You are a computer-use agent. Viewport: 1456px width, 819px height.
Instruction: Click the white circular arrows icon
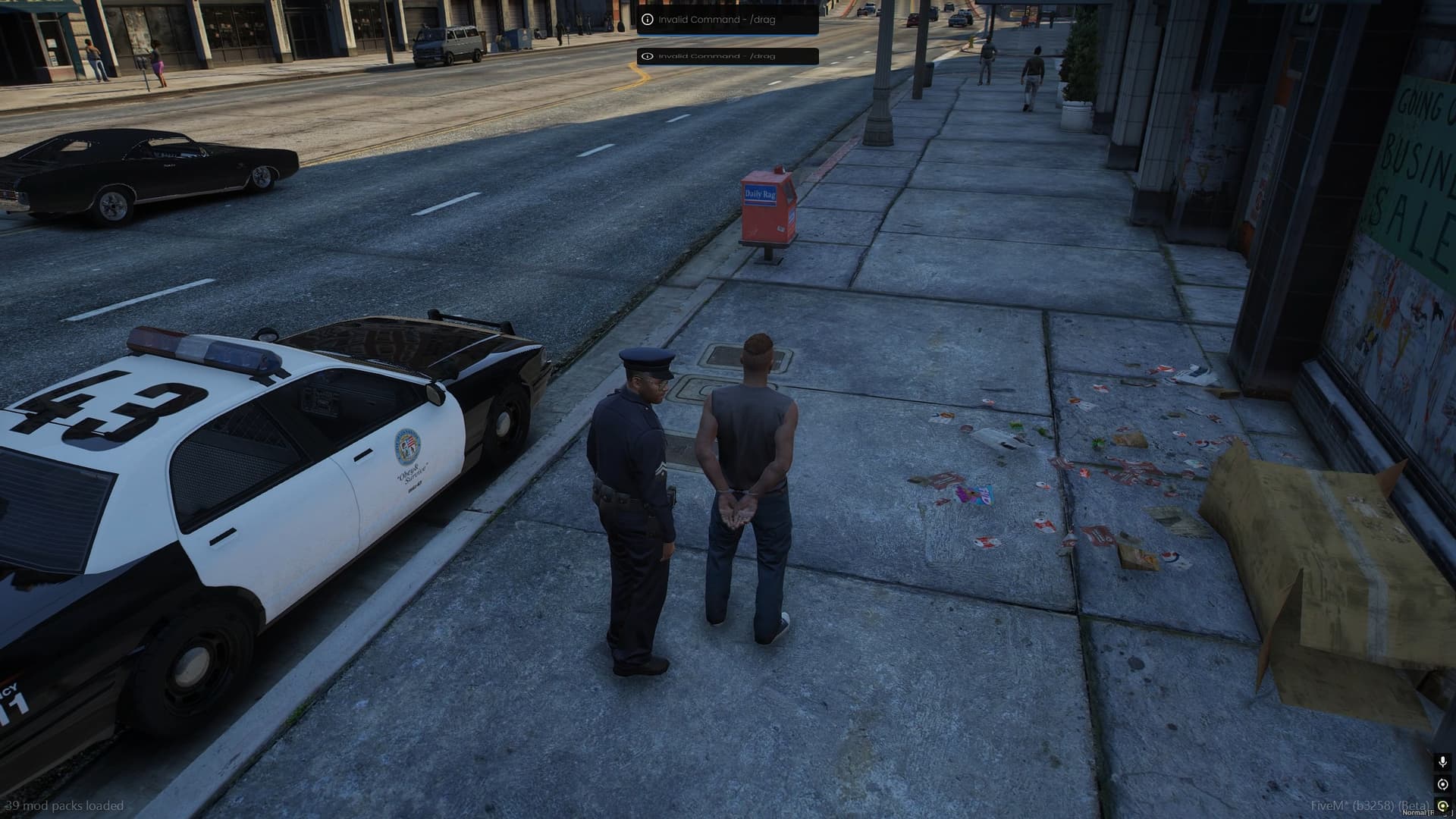coord(1442,784)
